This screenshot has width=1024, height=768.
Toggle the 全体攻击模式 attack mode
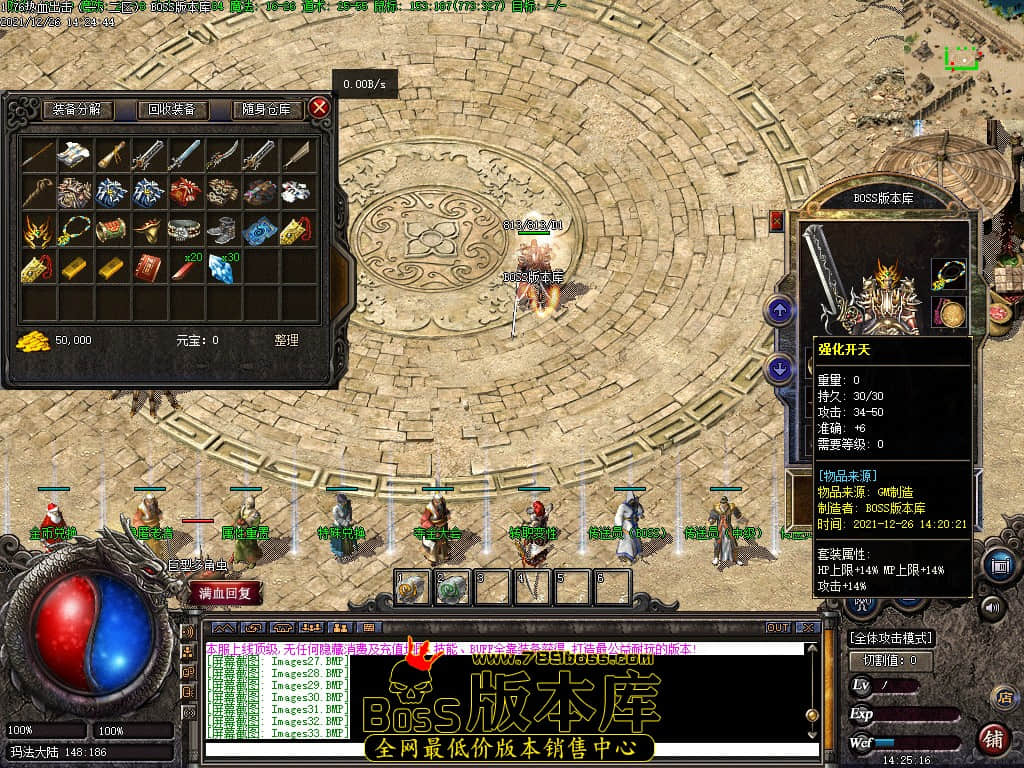point(891,638)
